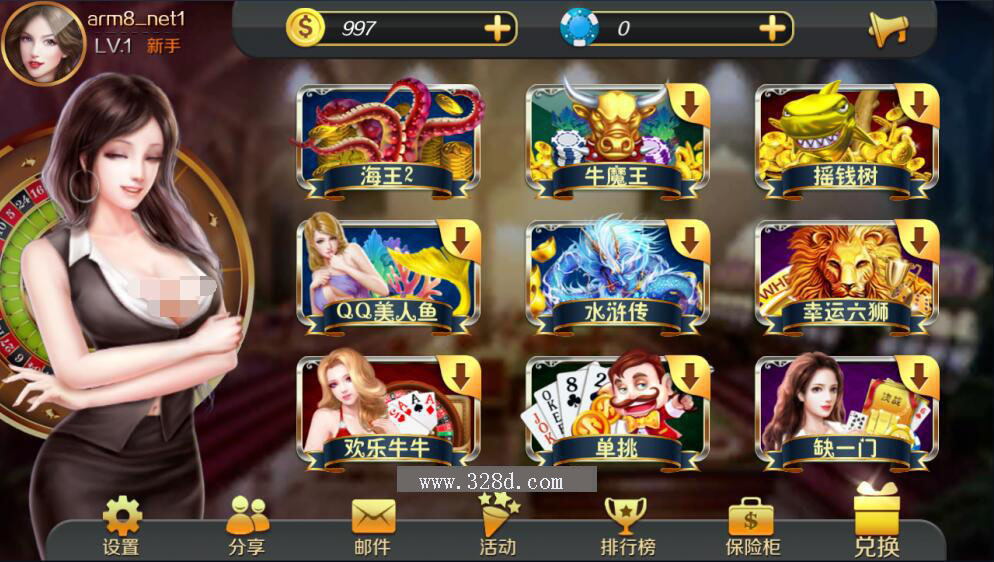The width and height of the screenshot is (994, 562).
Task: Open the 兑换 exchange gift box
Action: click(877, 522)
